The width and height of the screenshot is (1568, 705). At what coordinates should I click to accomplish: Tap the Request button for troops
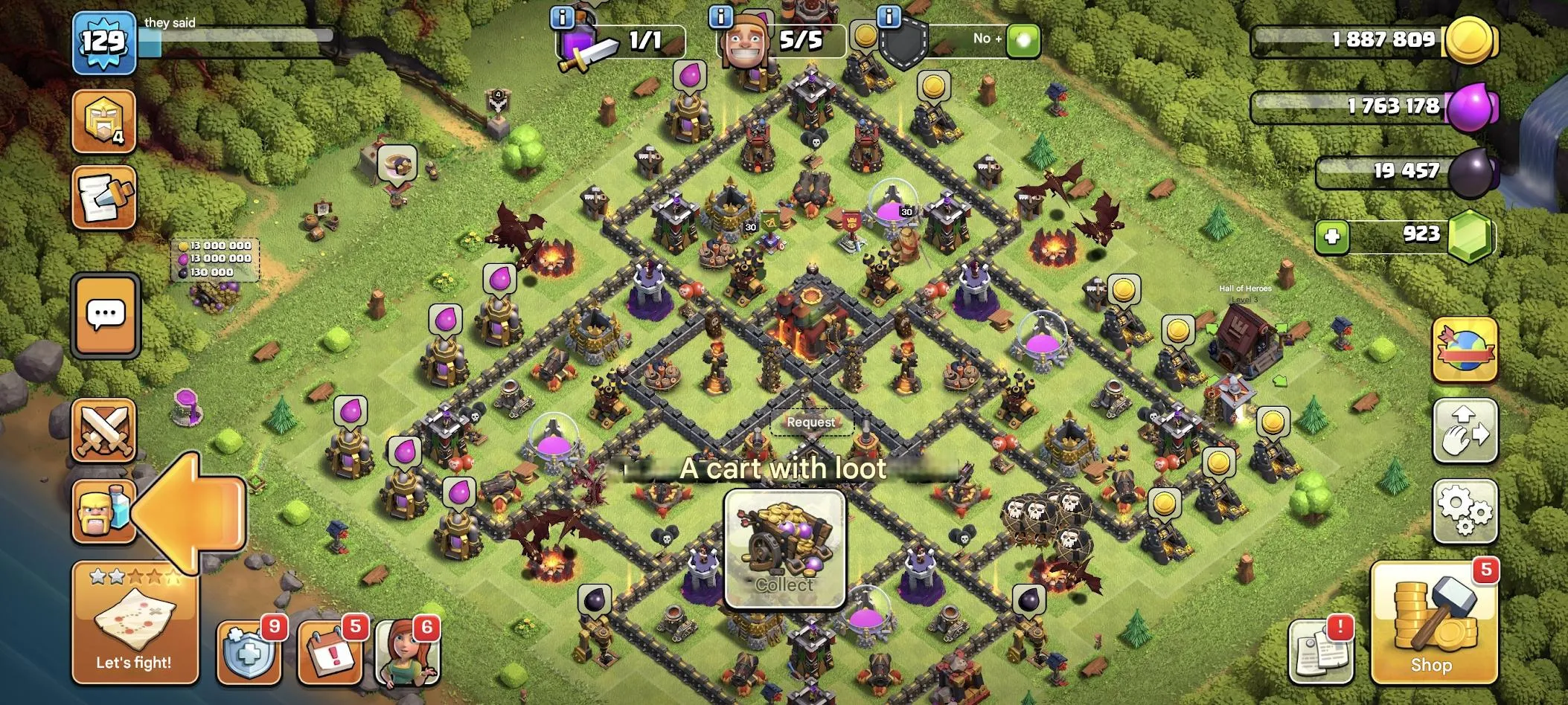[x=810, y=422]
